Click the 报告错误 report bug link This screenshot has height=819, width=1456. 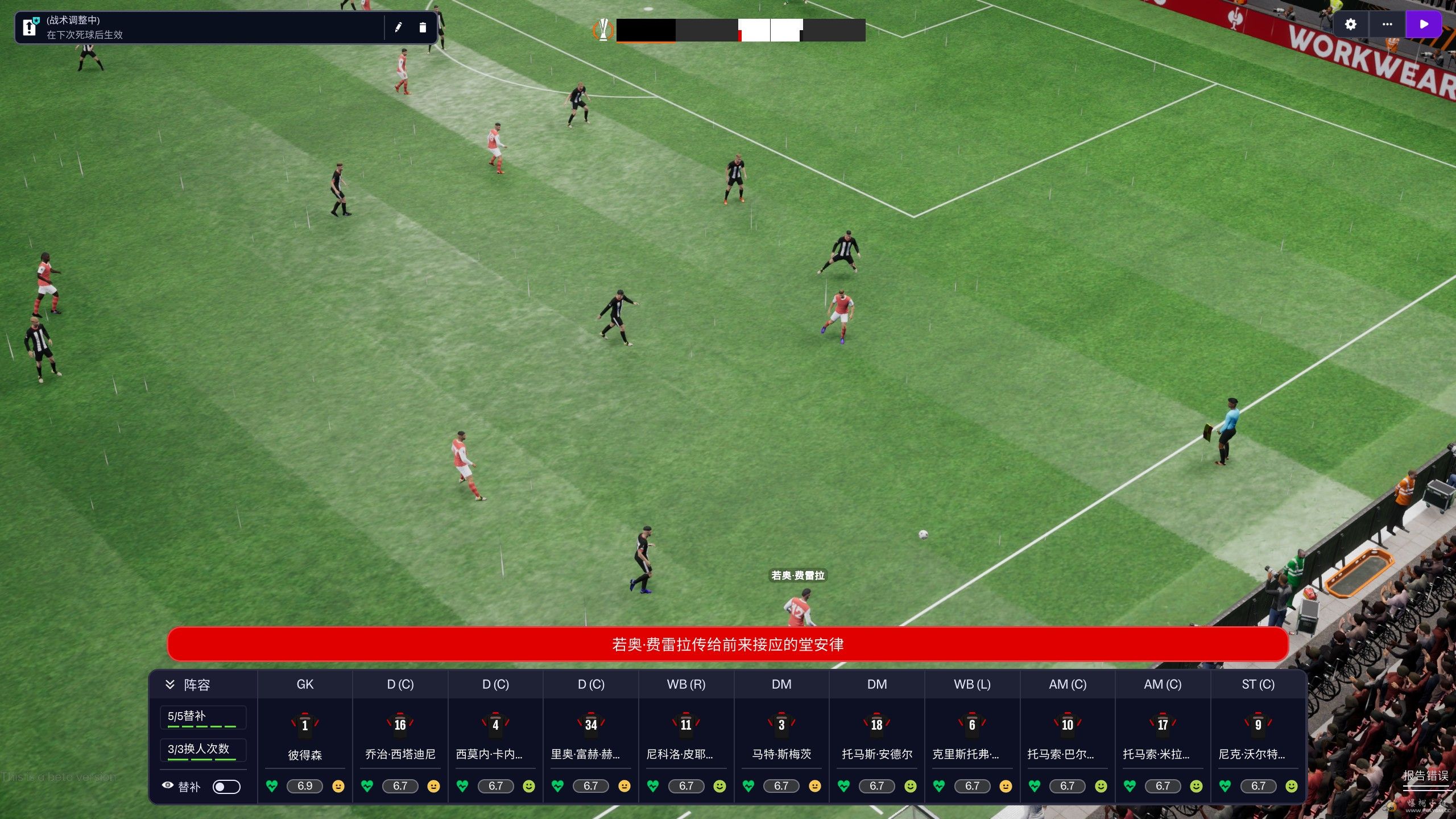coord(1425,776)
